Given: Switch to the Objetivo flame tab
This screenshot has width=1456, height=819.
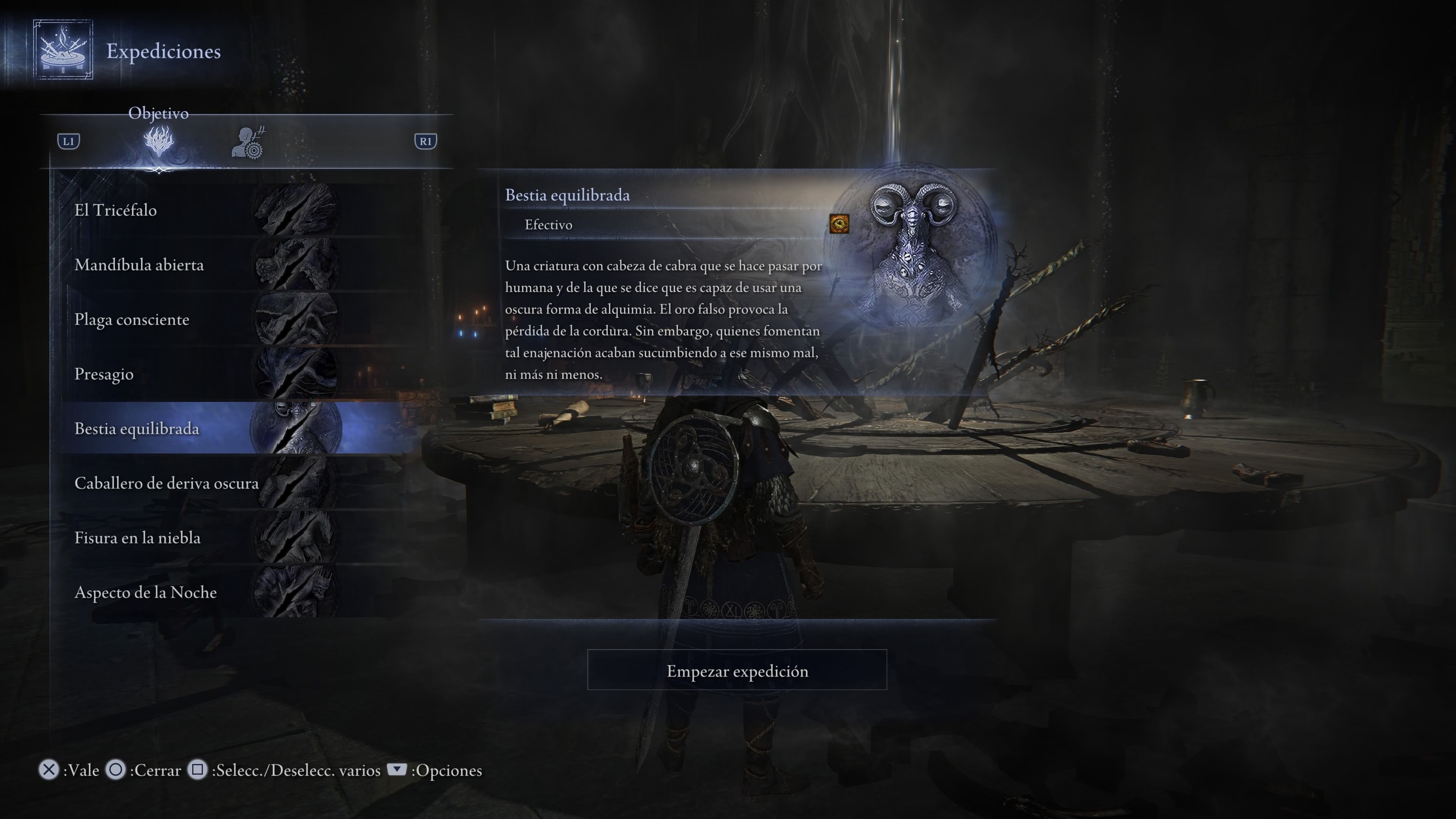Looking at the screenshot, I should pos(159,141).
